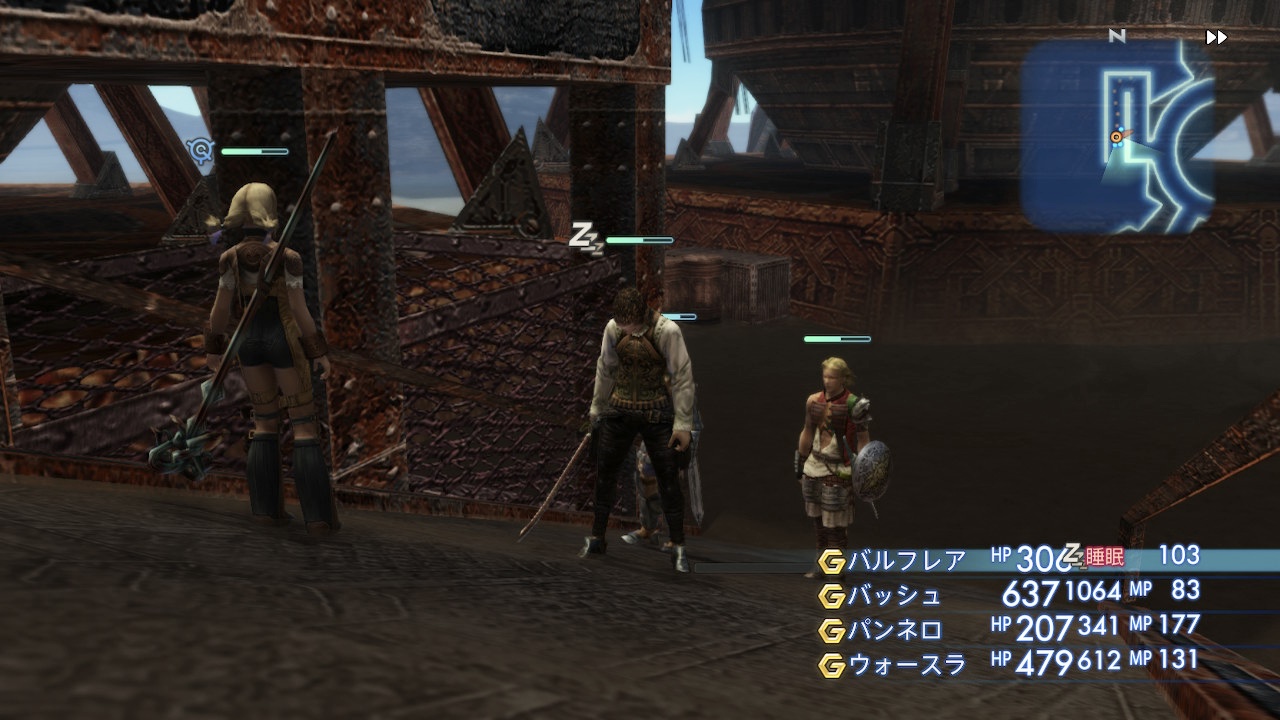Image resolution: width=1280 pixels, height=720 pixels.
Task: Choose party member パンネロ row
Action: tap(895, 630)
